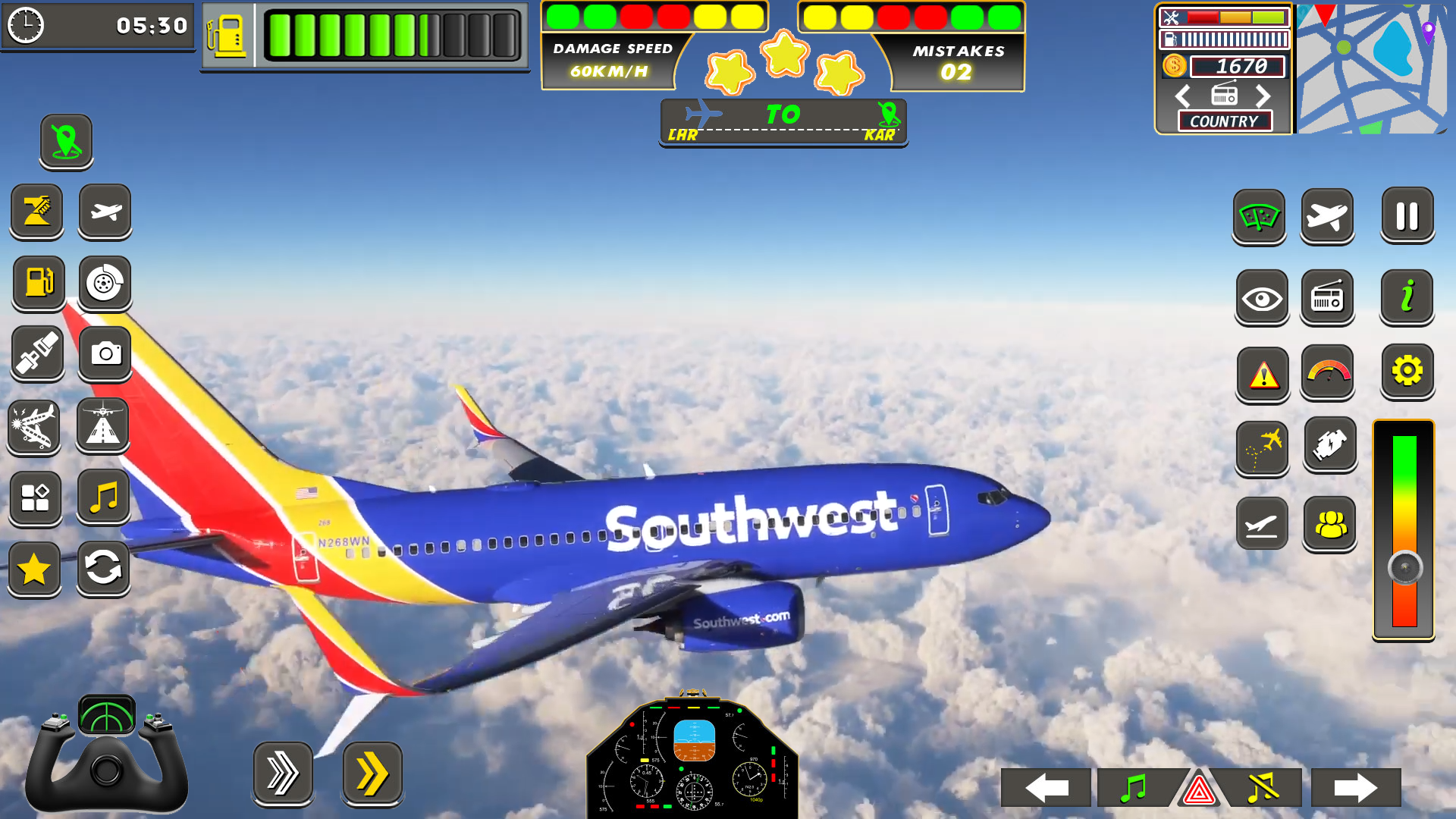Click the back arrow button
The height and width of the screenshot is (819, 1456).
[1045, 788]
